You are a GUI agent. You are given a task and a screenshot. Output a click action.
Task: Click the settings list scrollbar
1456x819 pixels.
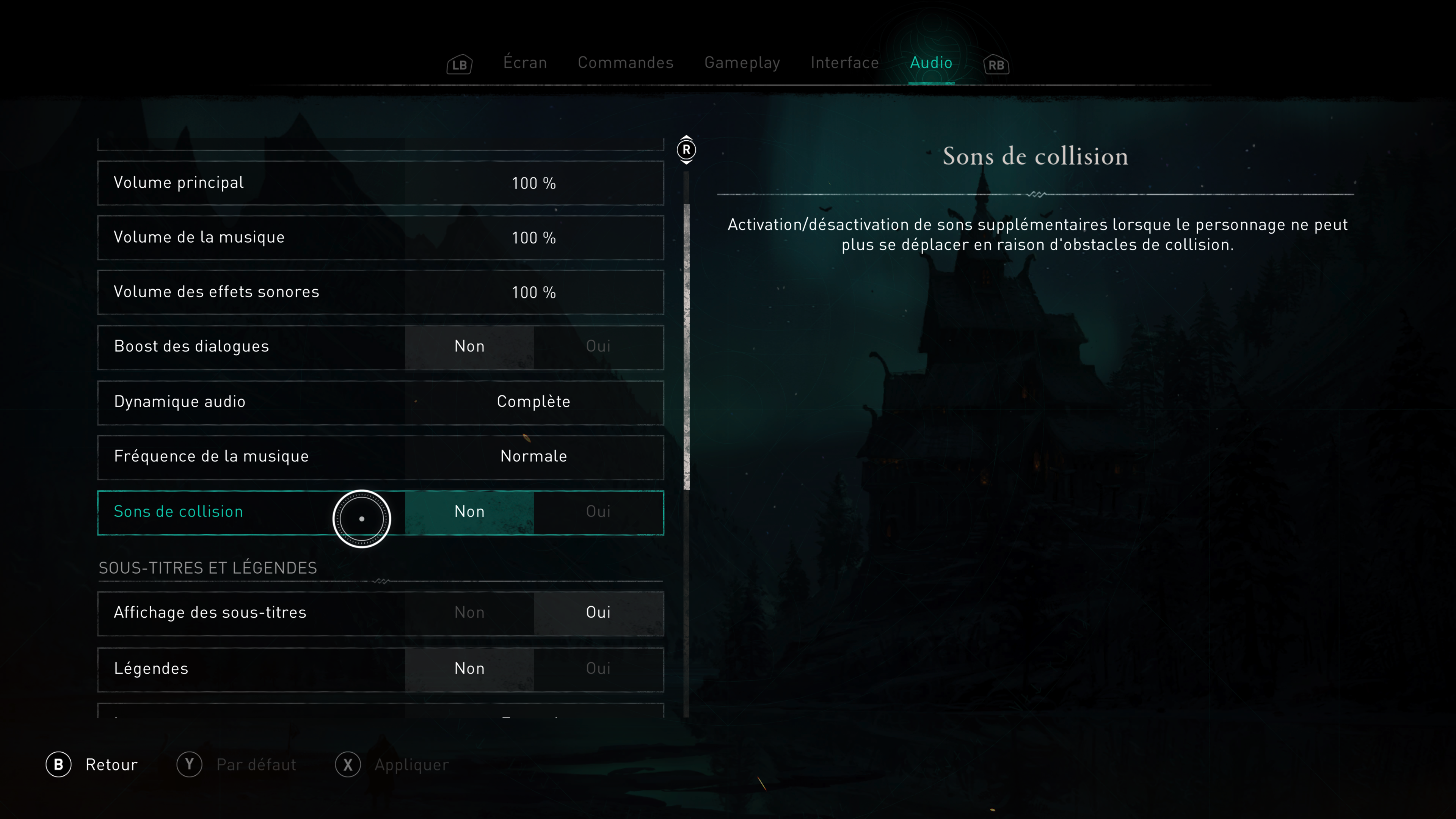pos(686,346)
